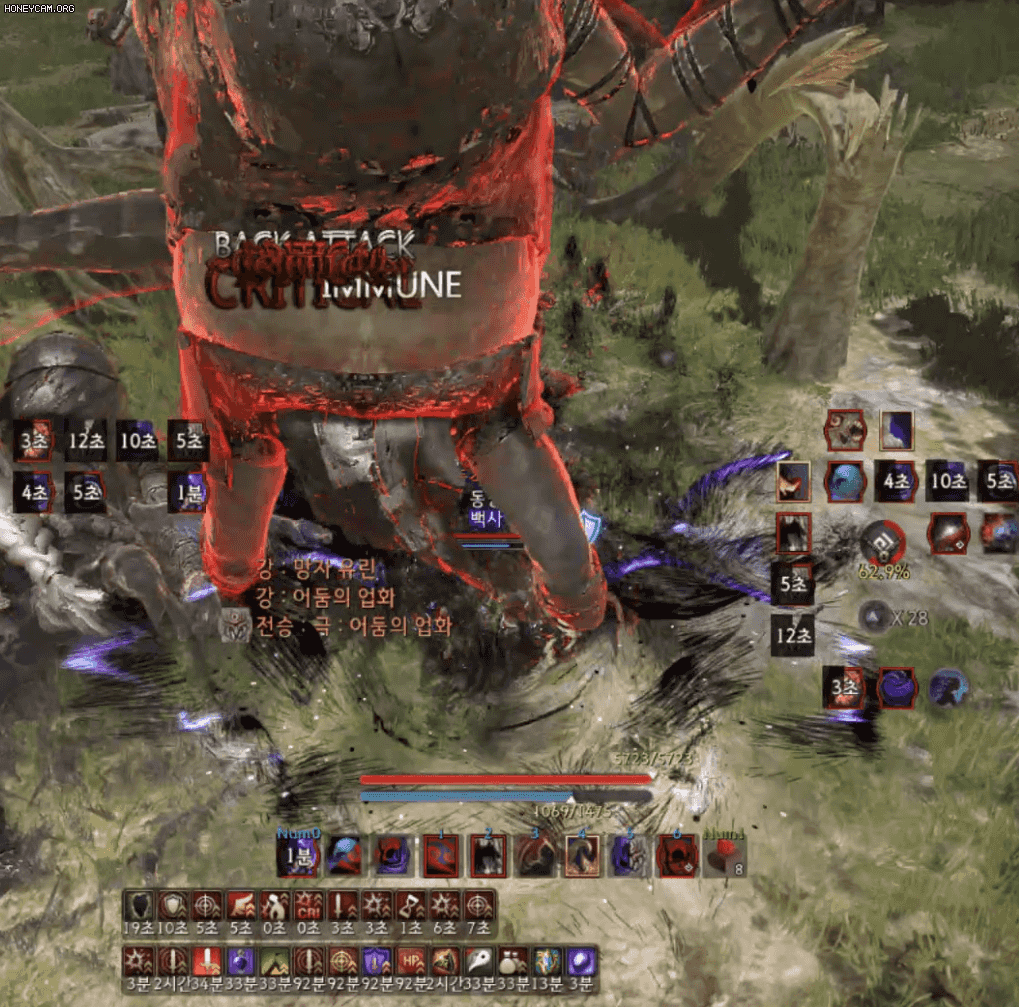
Task: Select the green mountain tent buff icon
Action: pyautogui.click(x=274, y=961)
